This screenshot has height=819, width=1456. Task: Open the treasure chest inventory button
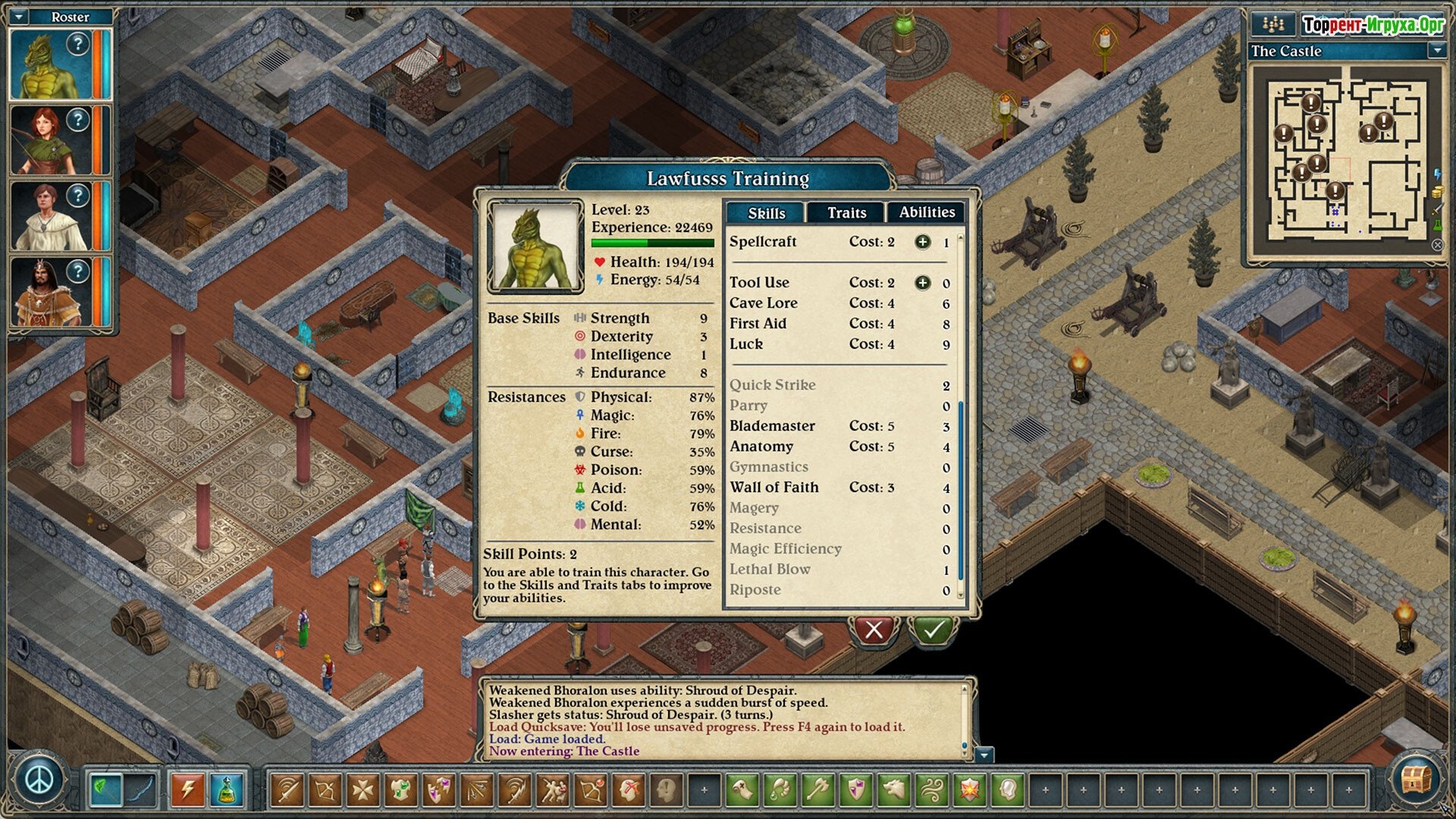click(x=1415, y=780)
